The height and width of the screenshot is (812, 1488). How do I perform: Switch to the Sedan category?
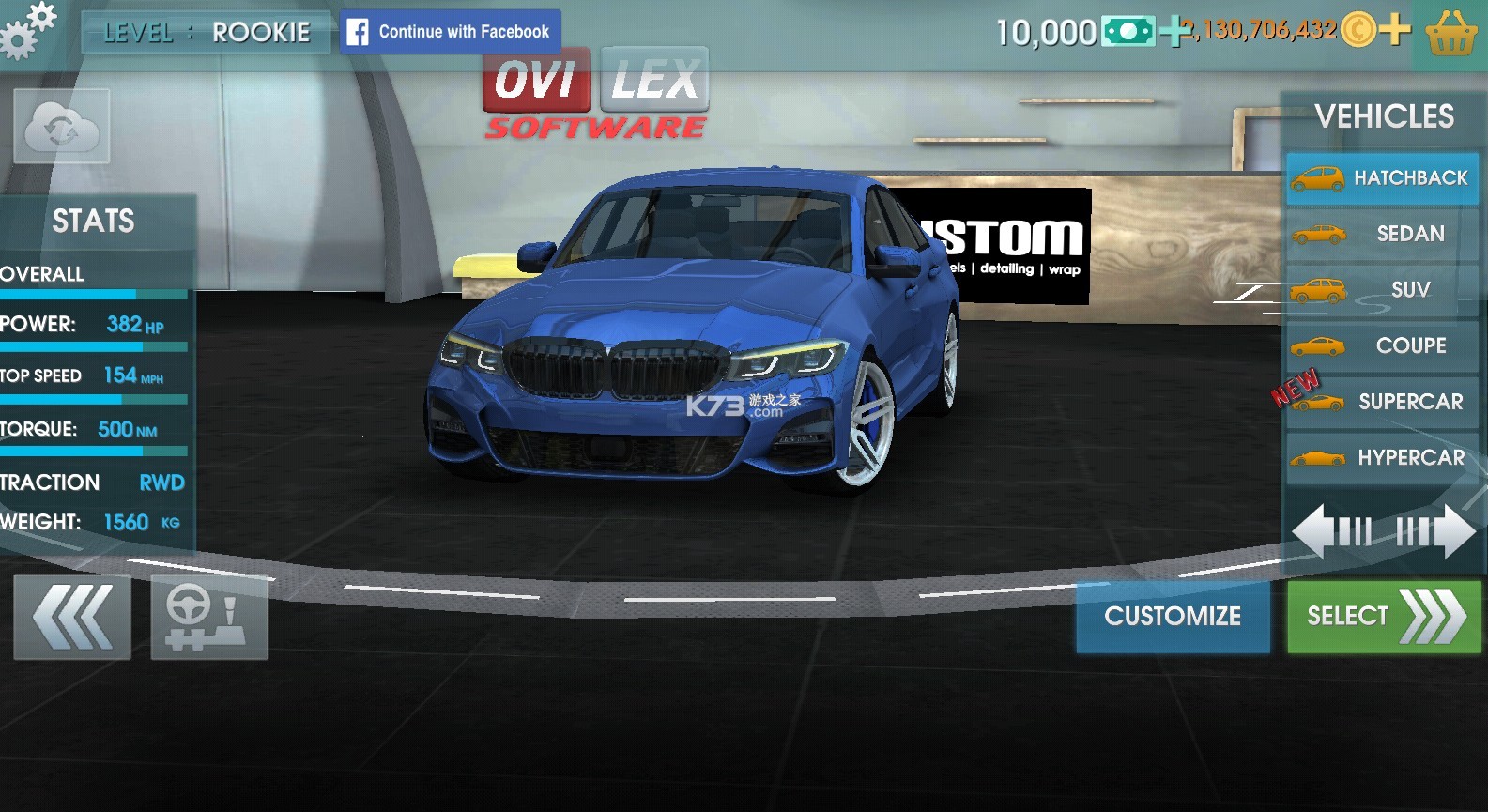pos(1382,234)
